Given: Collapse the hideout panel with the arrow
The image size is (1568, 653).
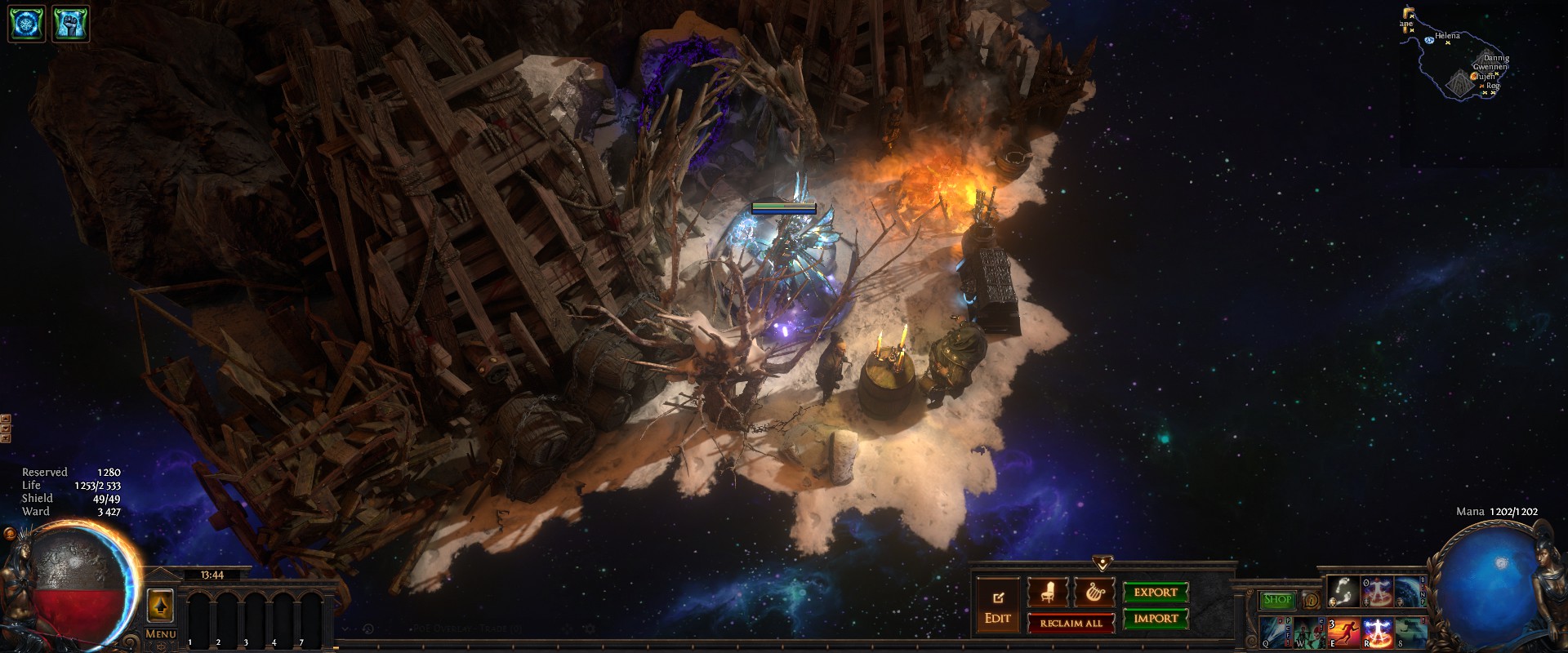Looking at the screenshot, I should click(1102, 563).
